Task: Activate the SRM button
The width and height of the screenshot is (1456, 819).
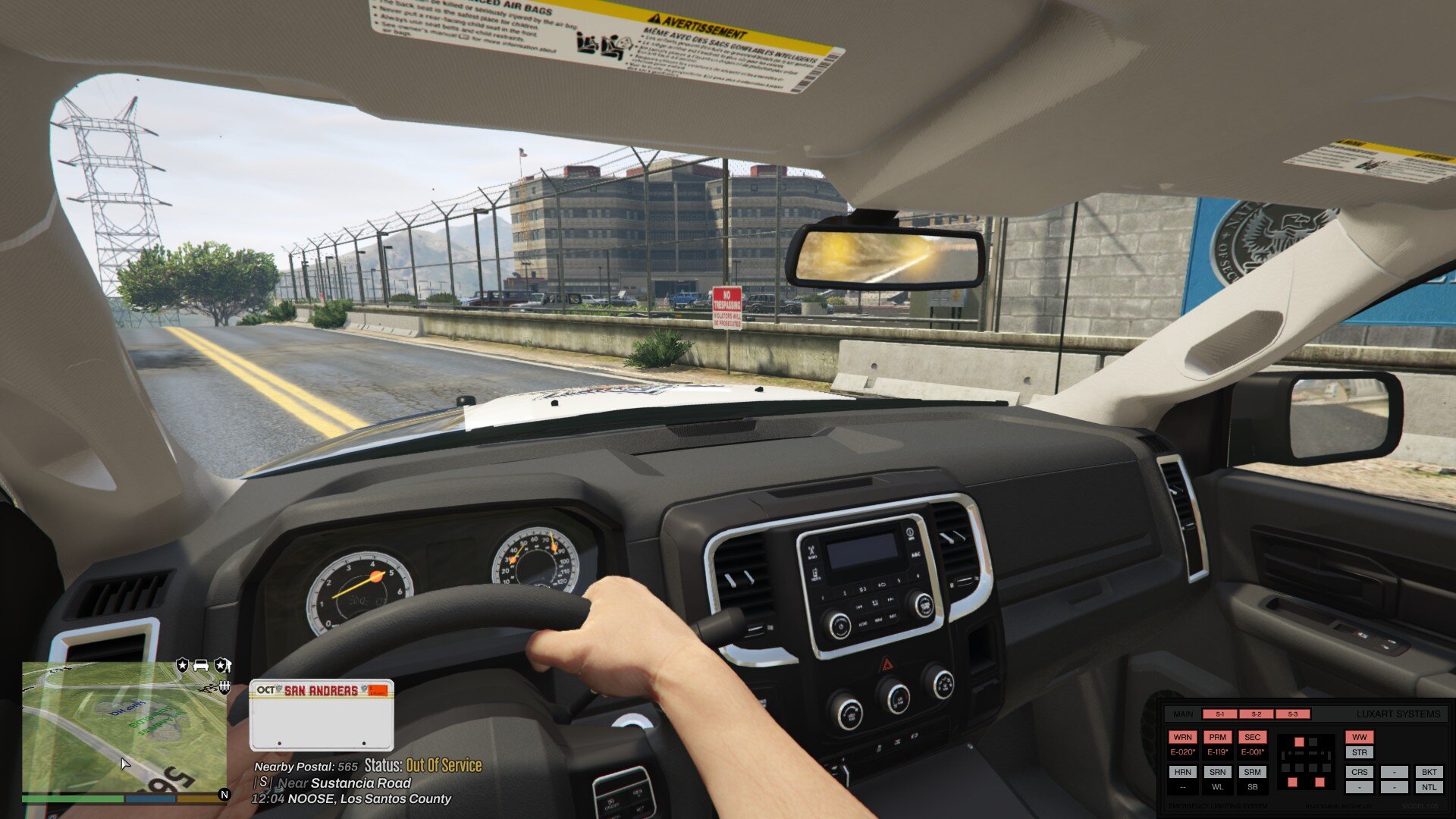Action: point(1252,772)
